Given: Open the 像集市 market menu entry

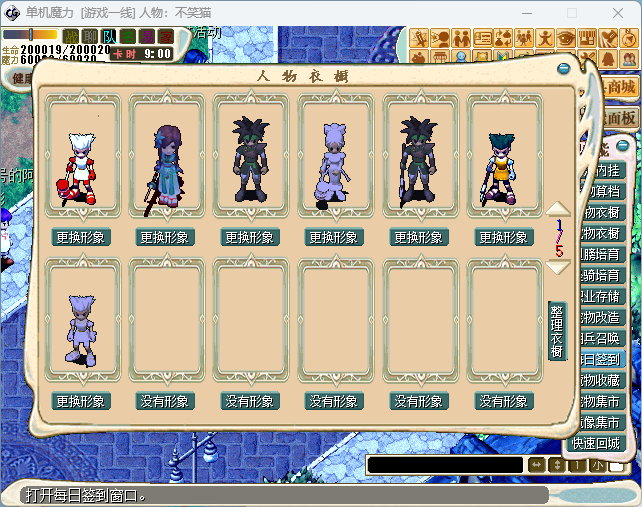Looking at the screenshot, I should tap(602, 422).
